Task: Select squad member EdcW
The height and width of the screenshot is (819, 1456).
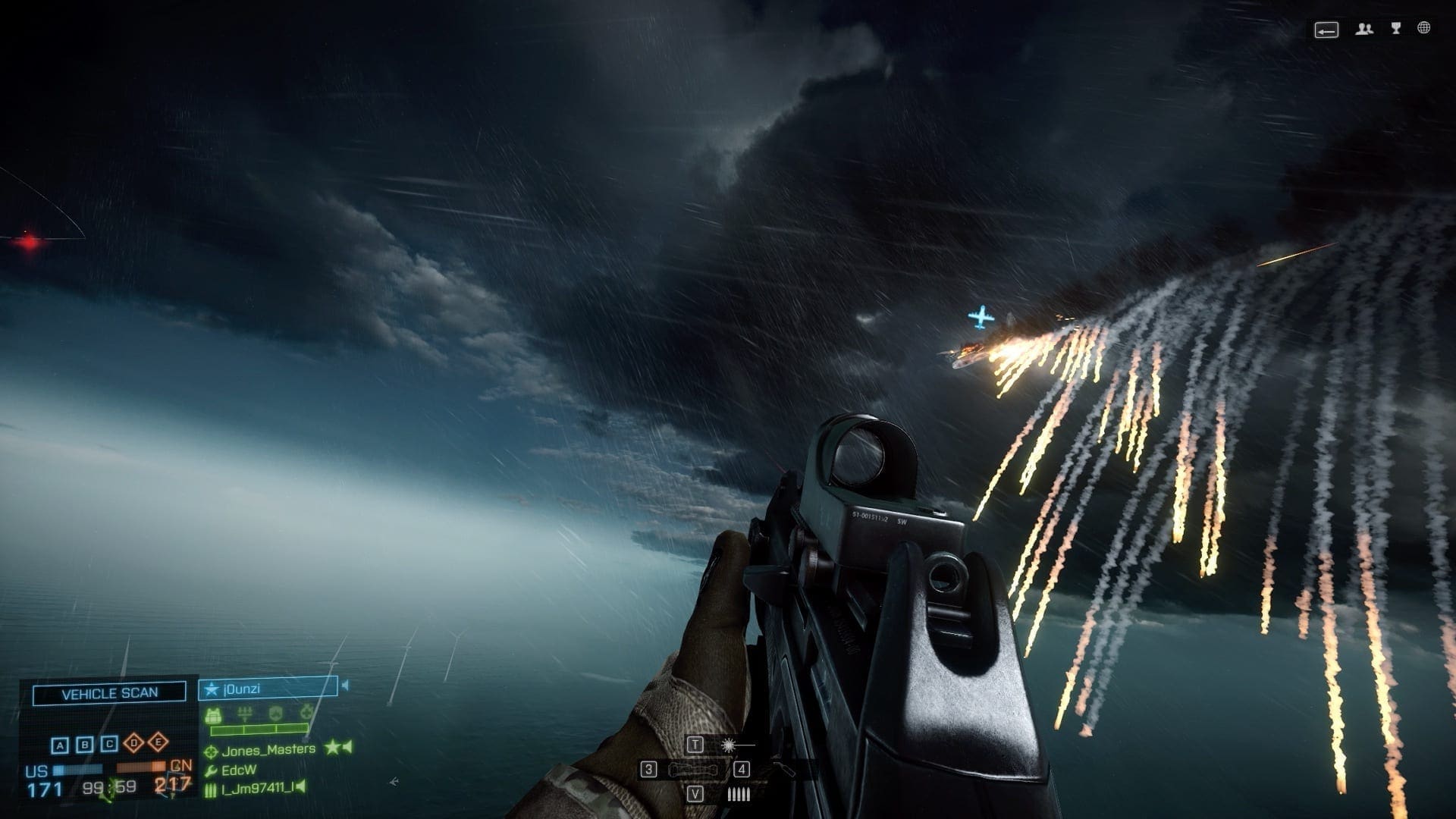Action: click(x=239, y=770)
